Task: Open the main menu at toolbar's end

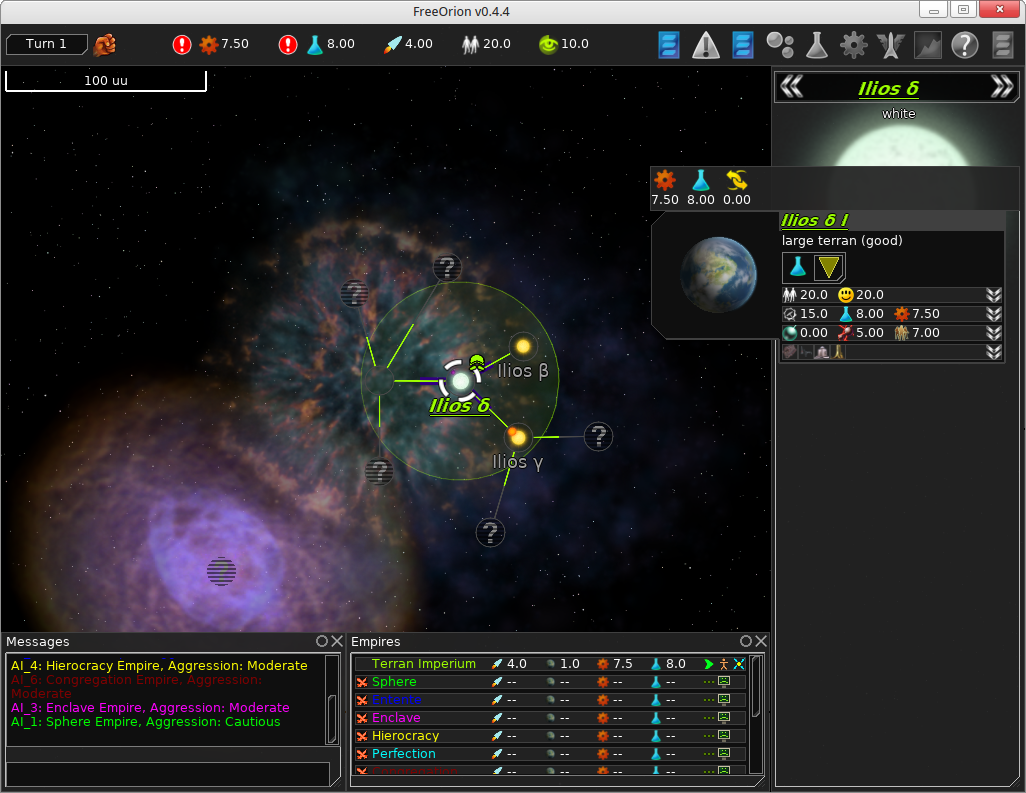Action: tap(1003, 45)
